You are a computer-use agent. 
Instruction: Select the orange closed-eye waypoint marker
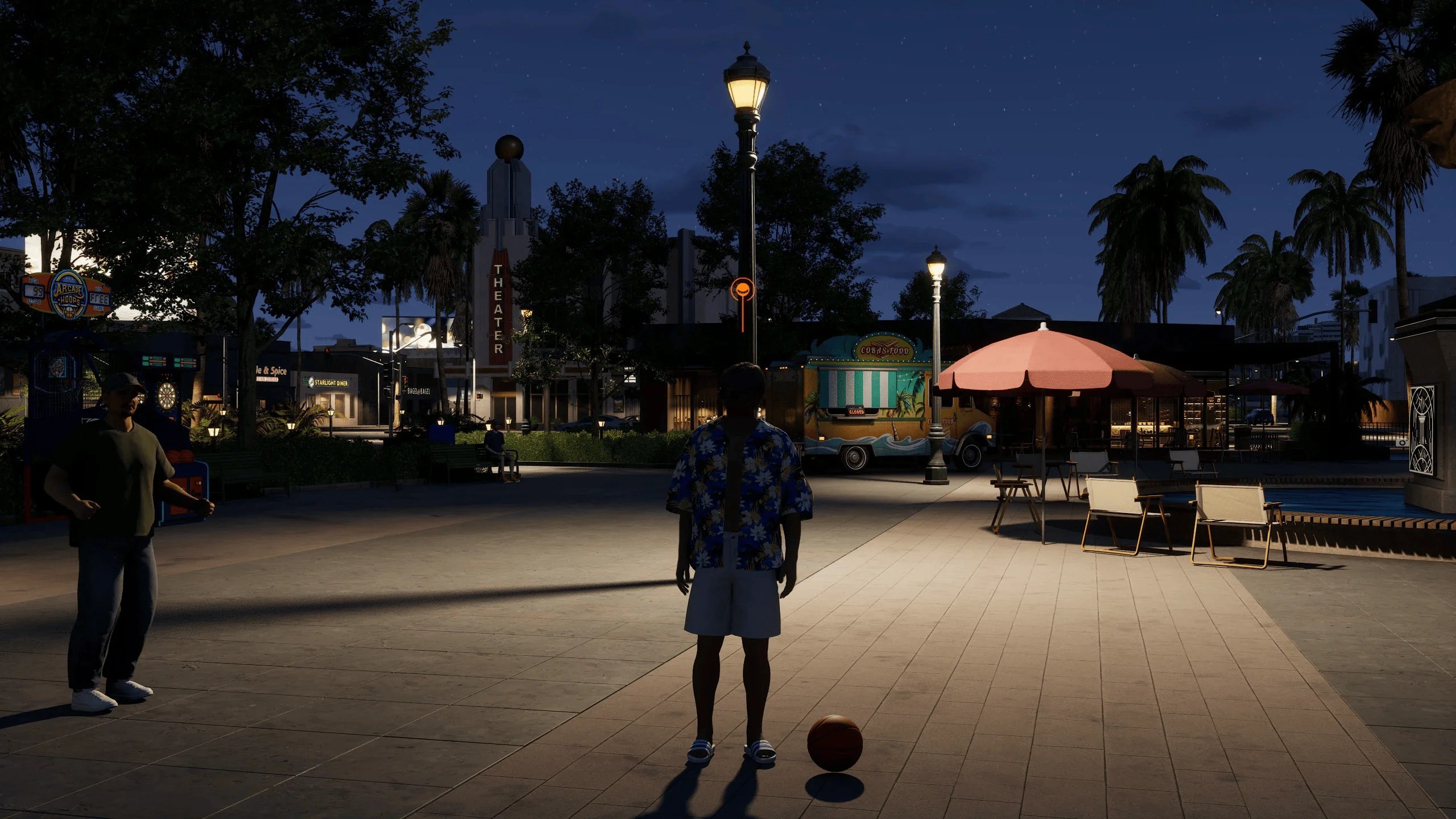[x=742, y=289]
